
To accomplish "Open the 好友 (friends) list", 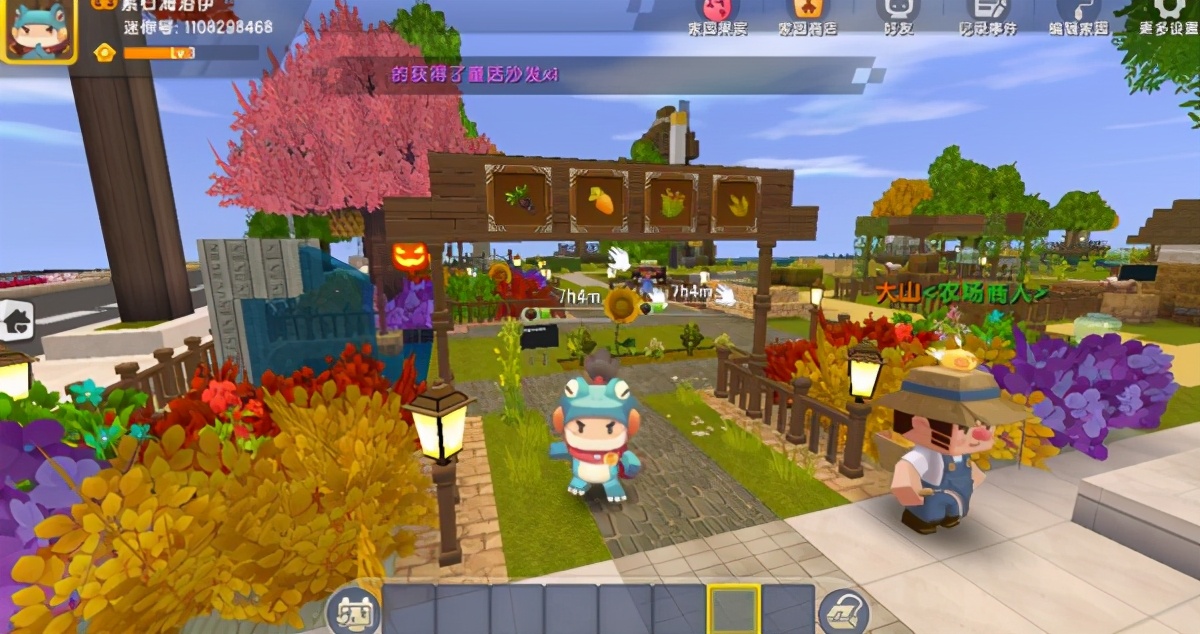I will (898, 14).
